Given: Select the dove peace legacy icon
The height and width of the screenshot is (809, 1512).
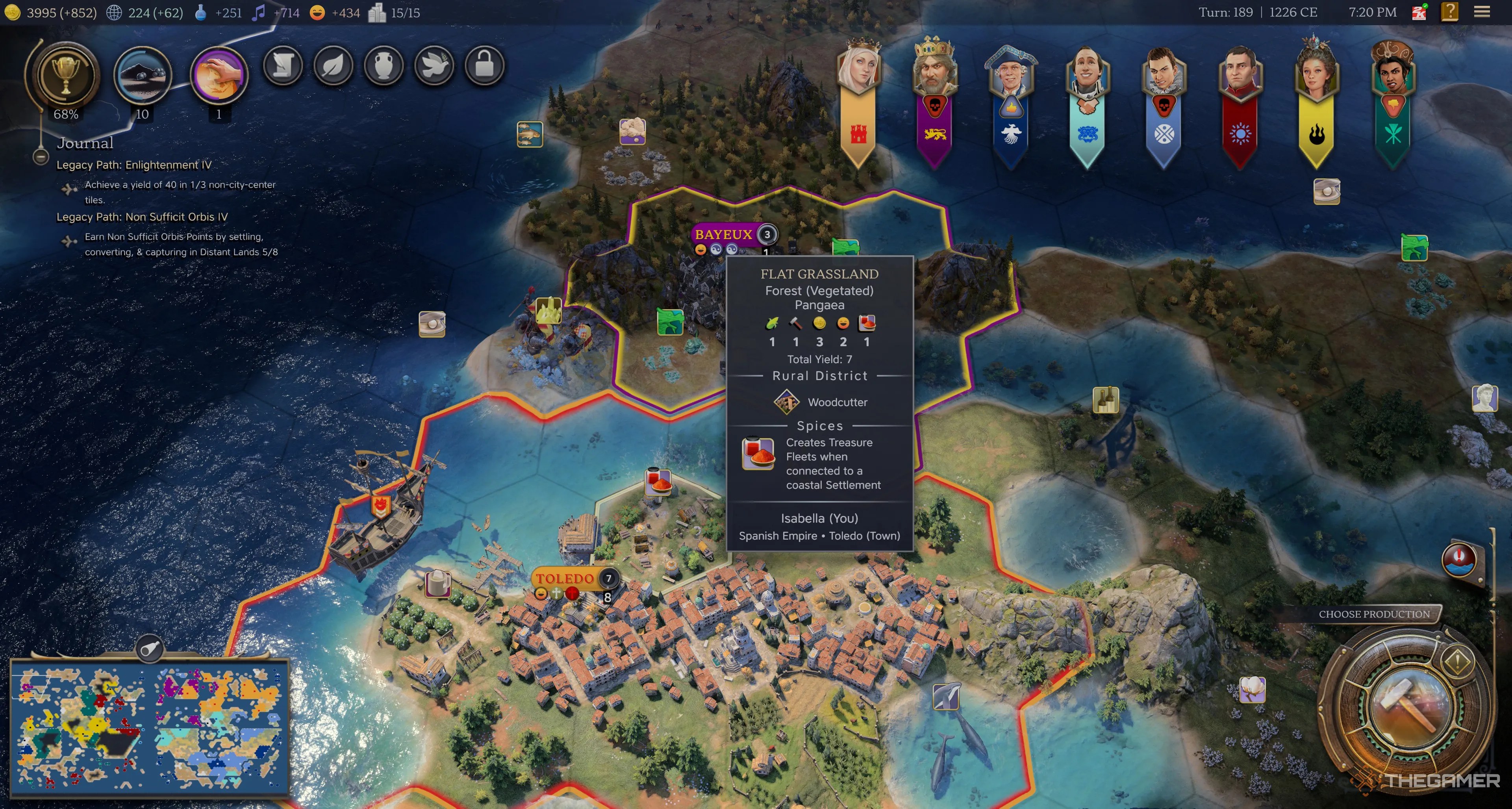Looking at the screenshot, I should pyautogui.click(x=435, y=66).
